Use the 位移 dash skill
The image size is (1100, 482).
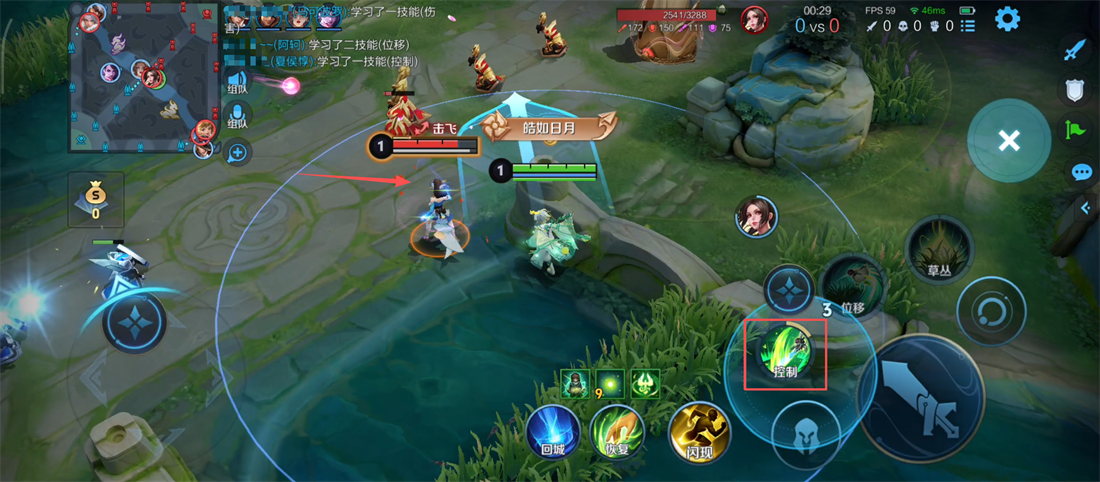click(851, 284)
